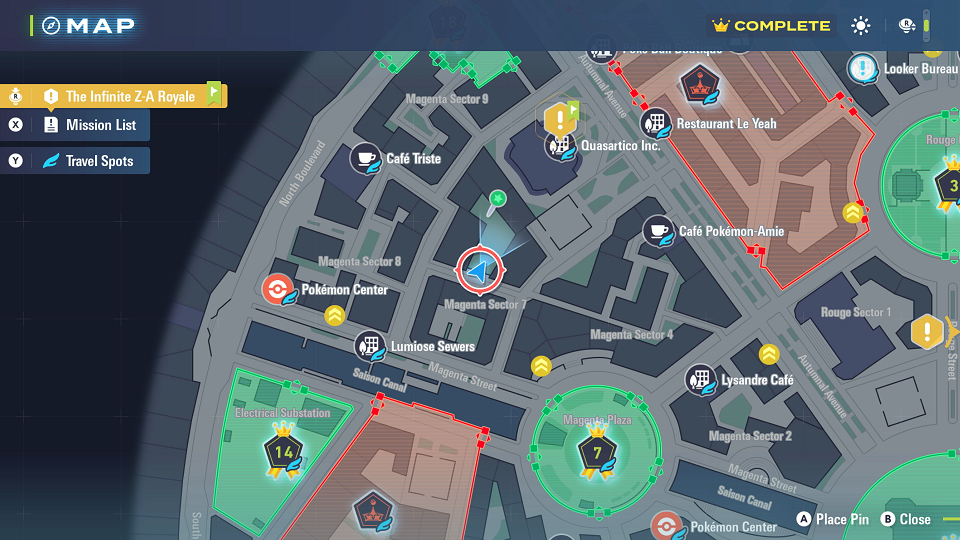Screen dimensions: 960x540
Task: Pick the Pokémon Center beside Magenta Sector 8
Action: (x=277, y=290)
